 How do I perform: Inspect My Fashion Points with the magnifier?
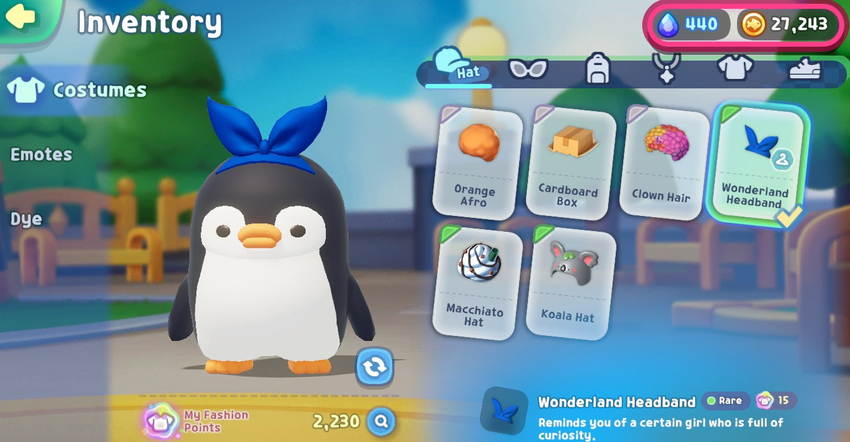[379, 421]
